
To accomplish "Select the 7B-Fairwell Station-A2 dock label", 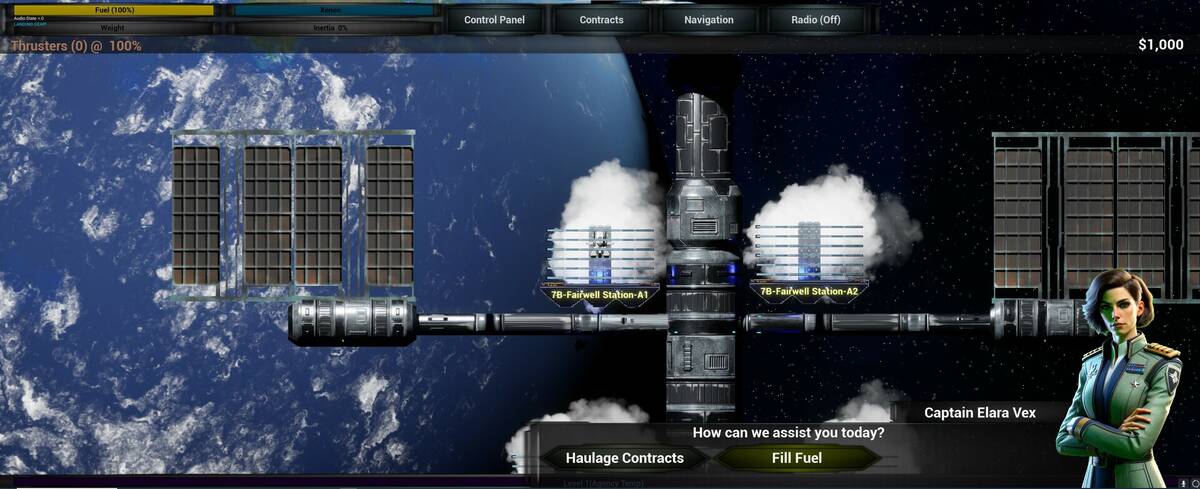I will tap(809, 292).
